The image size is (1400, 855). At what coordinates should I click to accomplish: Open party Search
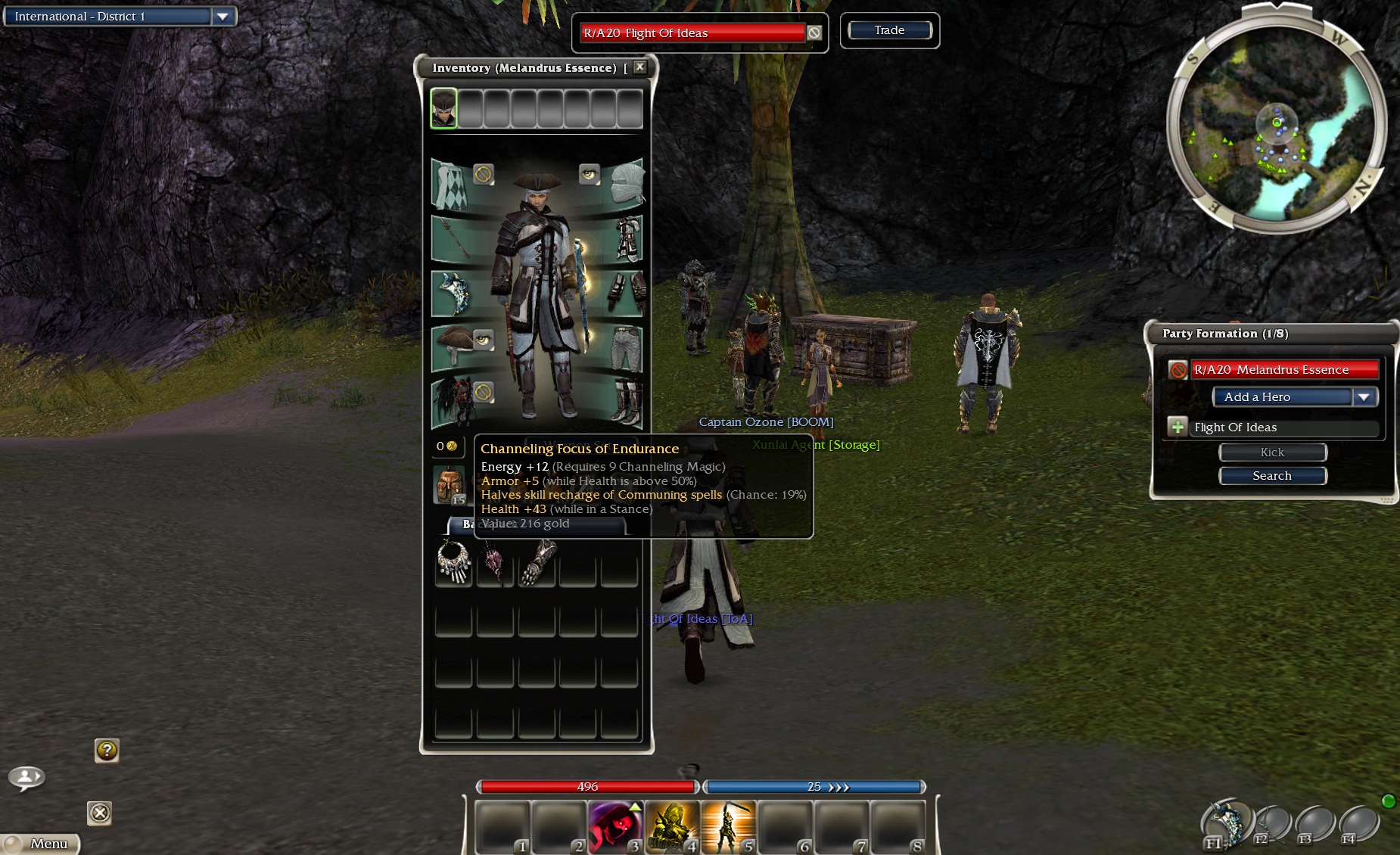click(x=1272, y=476)
